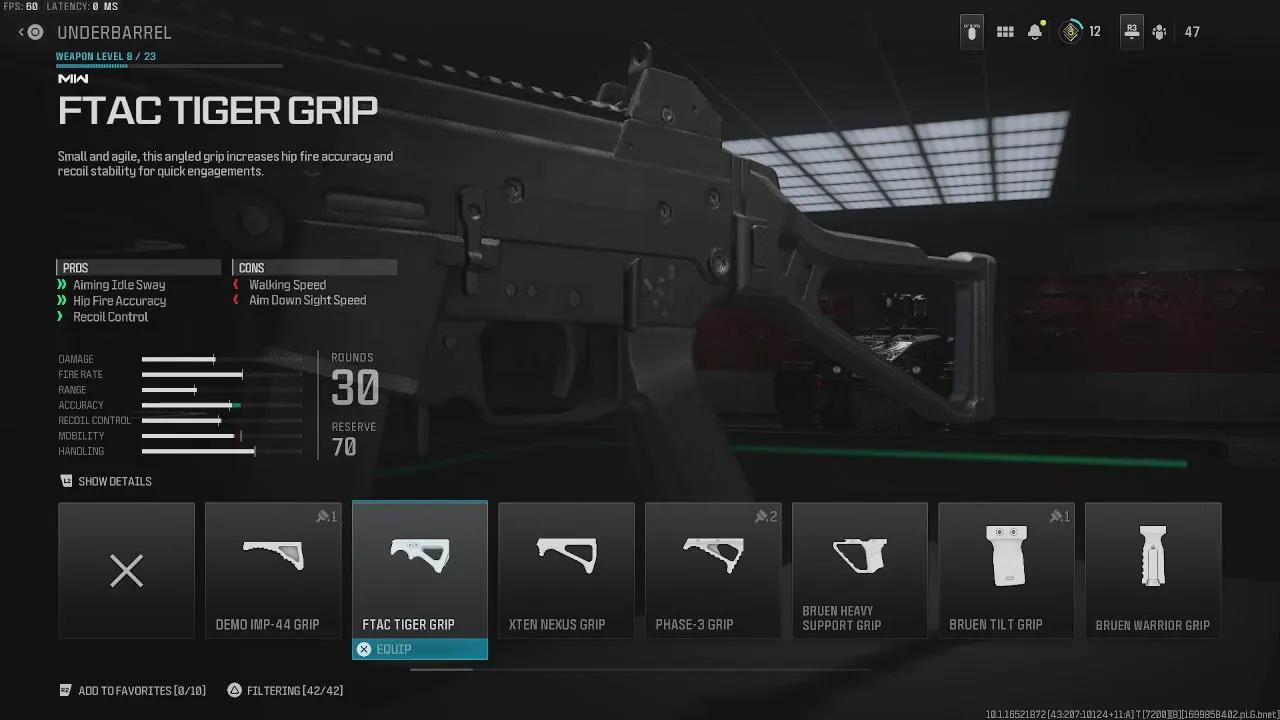
Task: Select the Bruen Heavy Support Grip
Action: pos(860,571)
